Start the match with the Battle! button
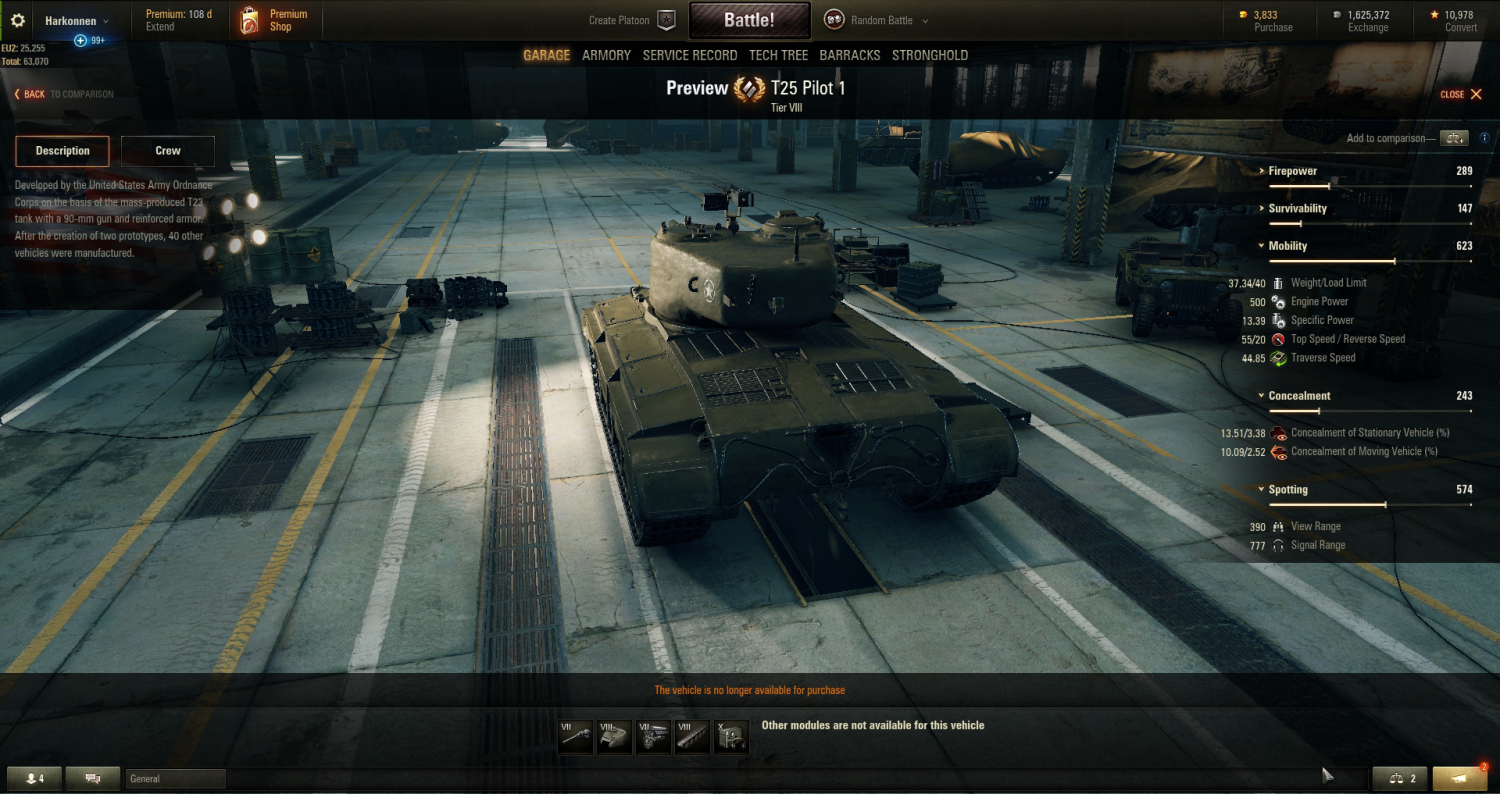The height and width of the screenshot is (794, 1500). coord(749,20)
